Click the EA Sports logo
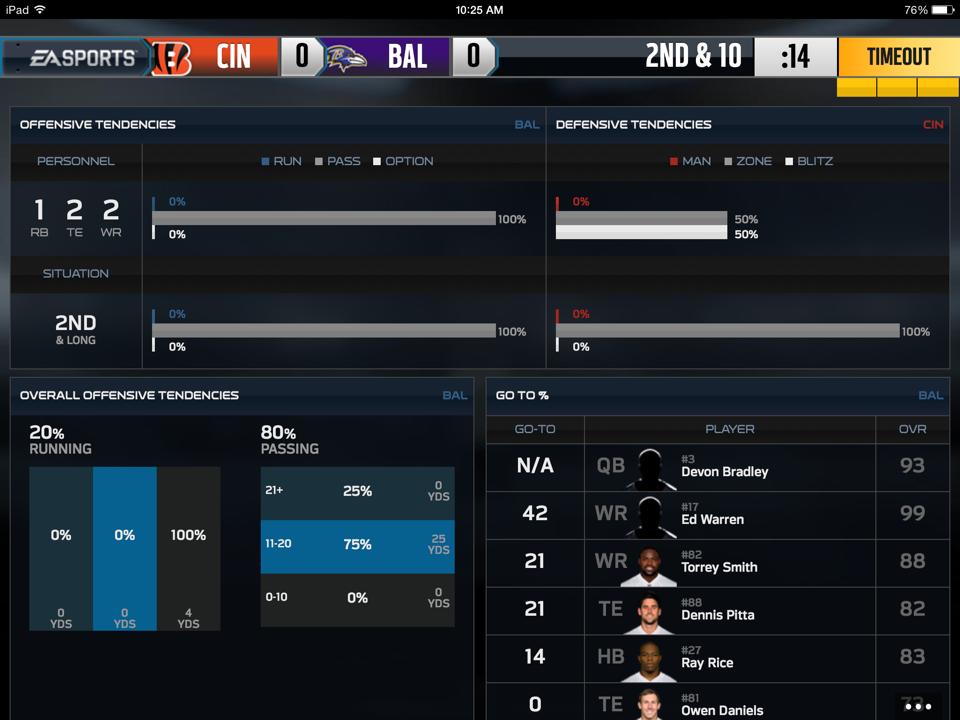 pos(82,58)
